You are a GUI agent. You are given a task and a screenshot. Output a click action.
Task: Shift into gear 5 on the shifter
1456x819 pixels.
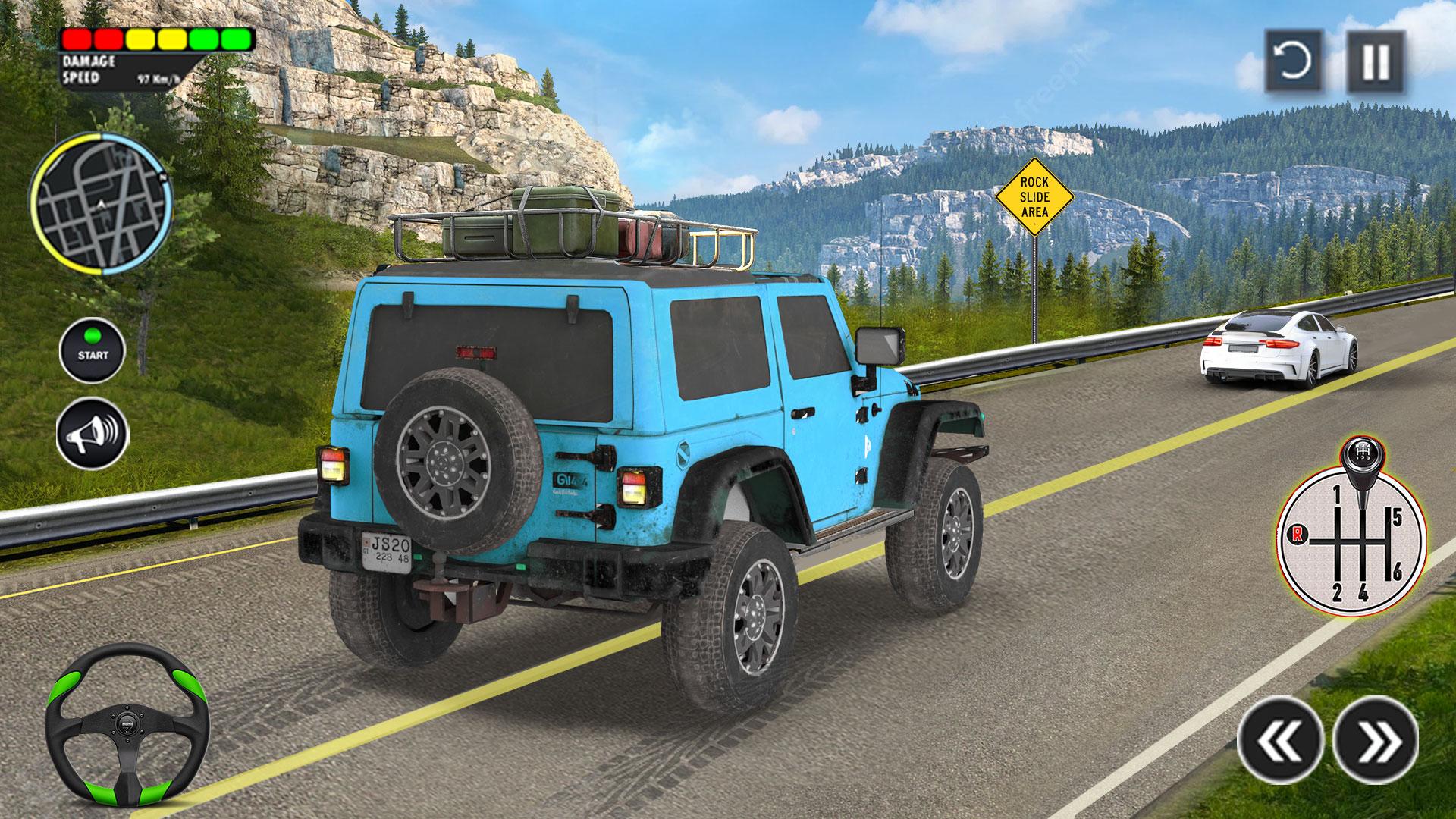[x=1398, y=517]
